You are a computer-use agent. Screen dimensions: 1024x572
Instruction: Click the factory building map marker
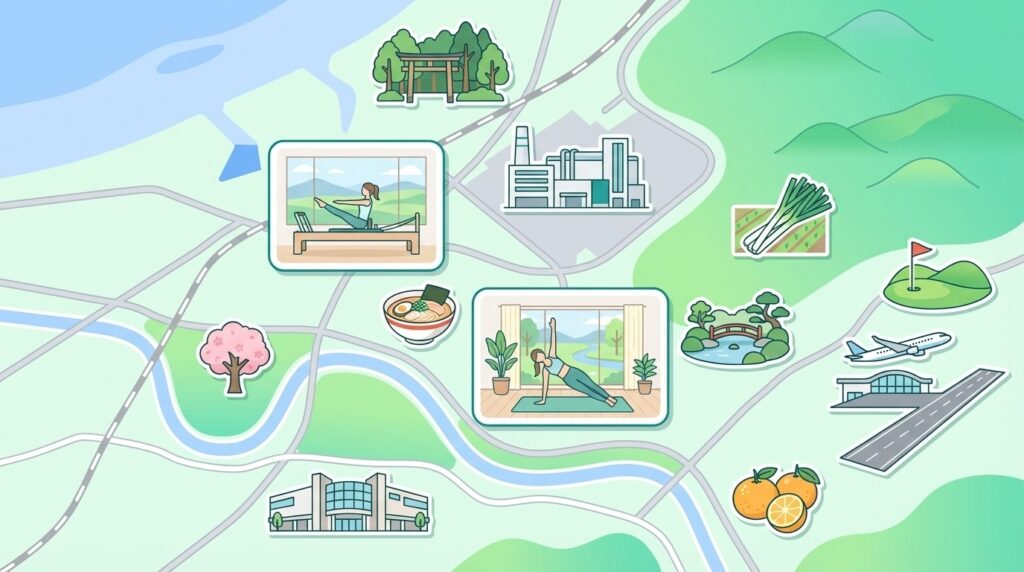(575, 170)
